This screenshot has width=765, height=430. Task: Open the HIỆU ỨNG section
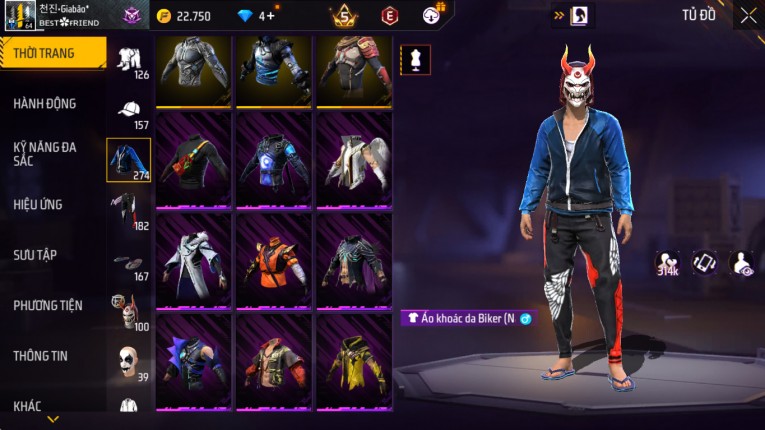tap(38, 205)
